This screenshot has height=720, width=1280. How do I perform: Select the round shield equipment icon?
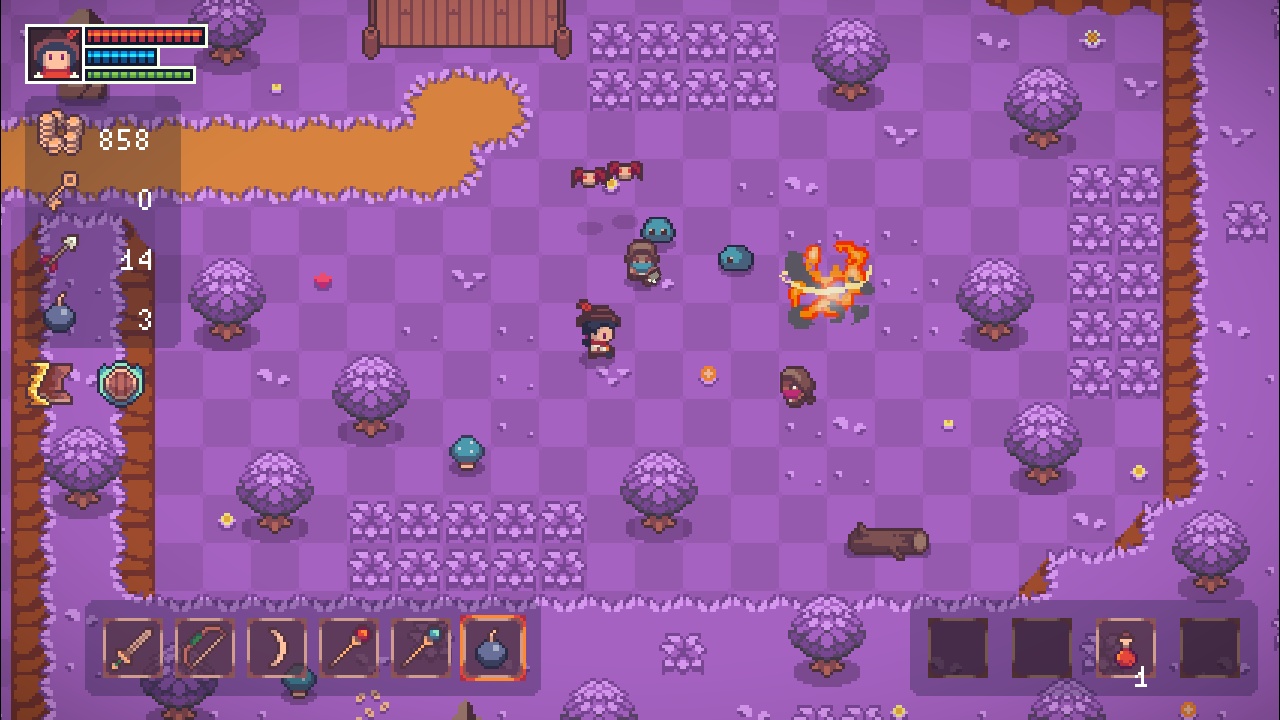click(x=118, y=383)
